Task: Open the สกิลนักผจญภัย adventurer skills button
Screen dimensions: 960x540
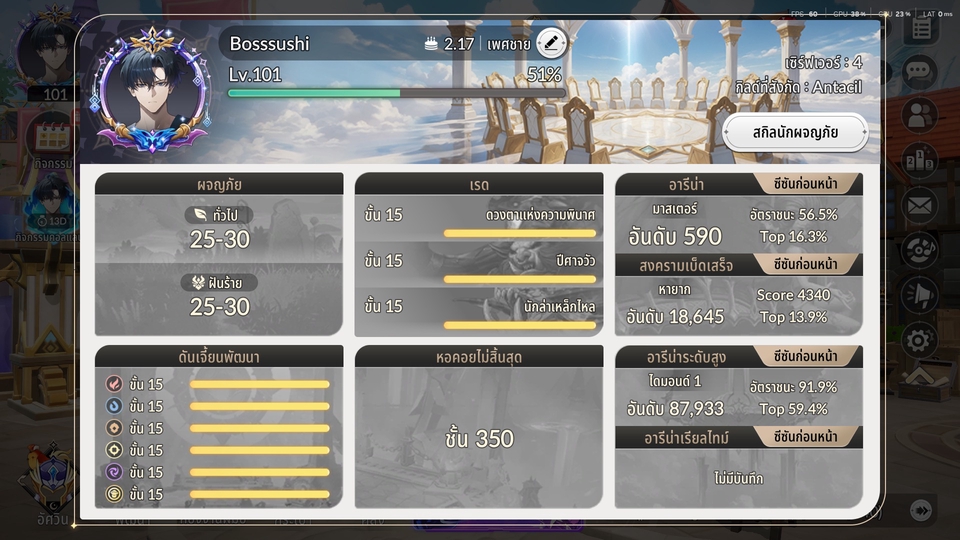Action: [795, 132]
